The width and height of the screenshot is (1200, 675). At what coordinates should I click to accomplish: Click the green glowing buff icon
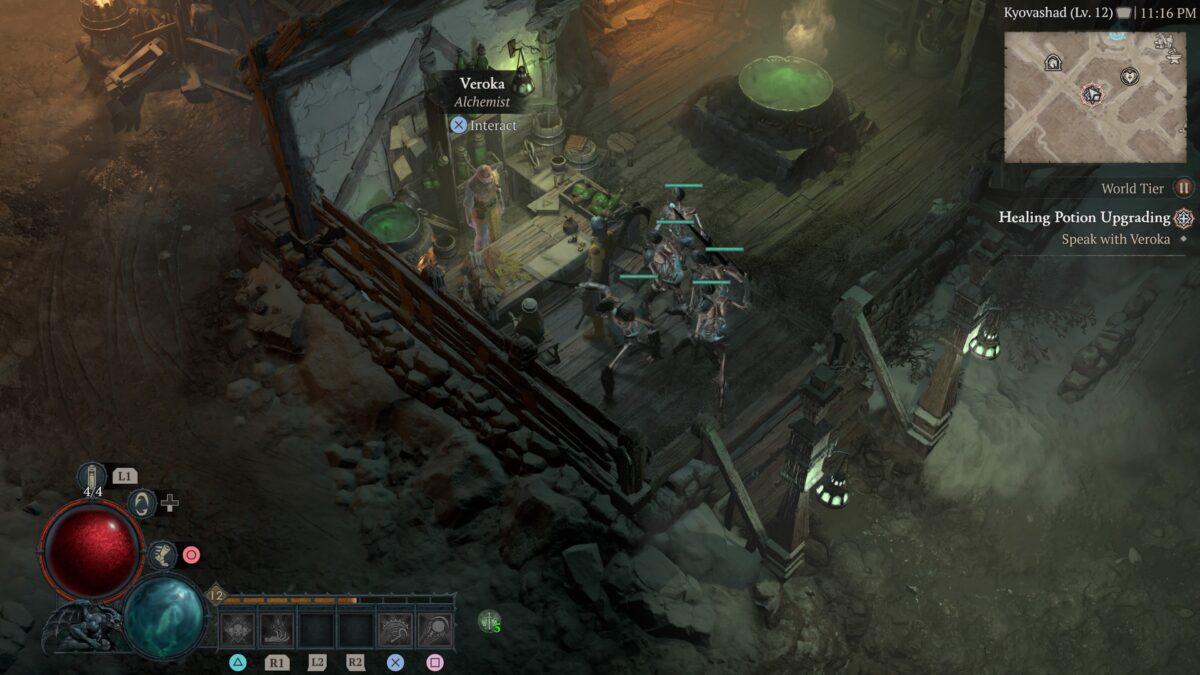coord(488,621)
